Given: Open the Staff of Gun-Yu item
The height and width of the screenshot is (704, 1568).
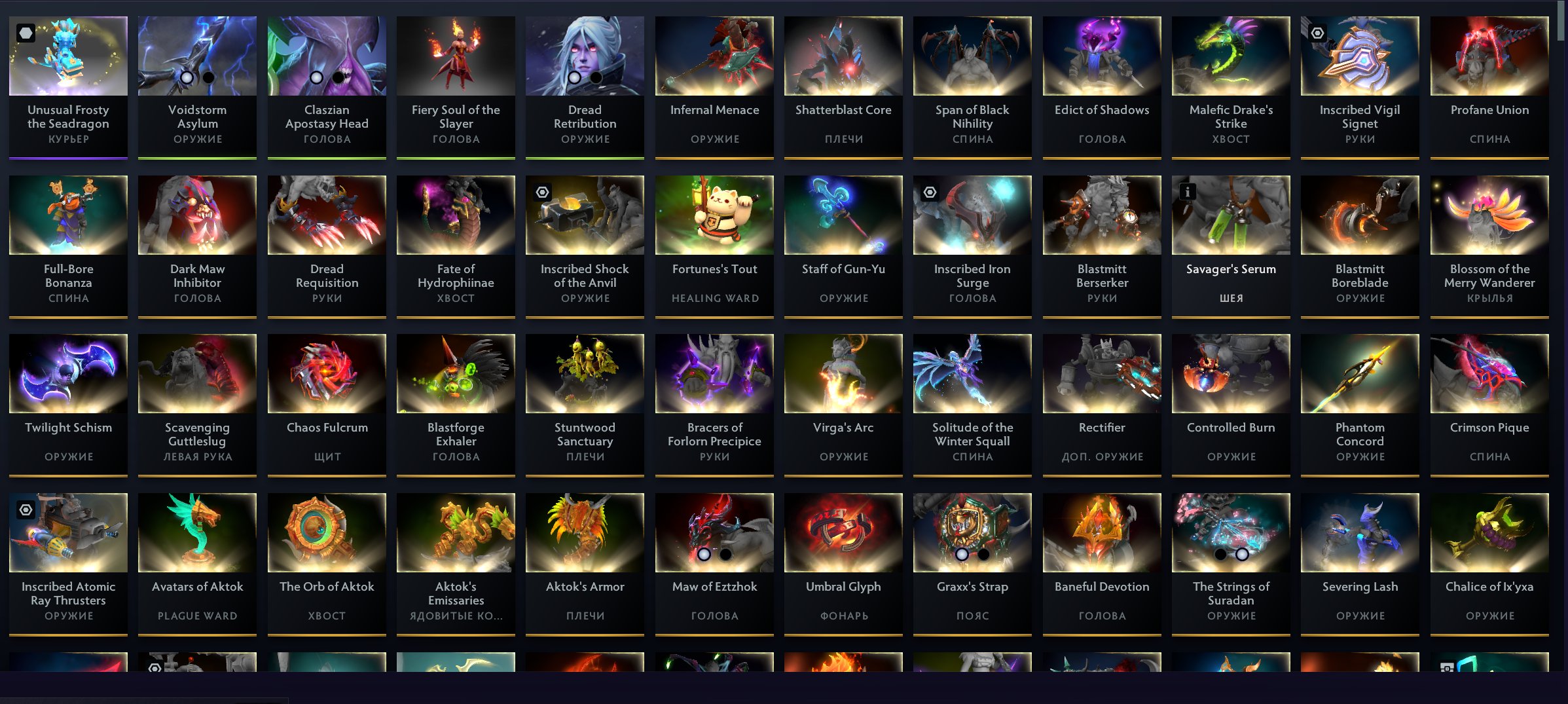Looking at the screenshot, I should (x=843, y=215).
